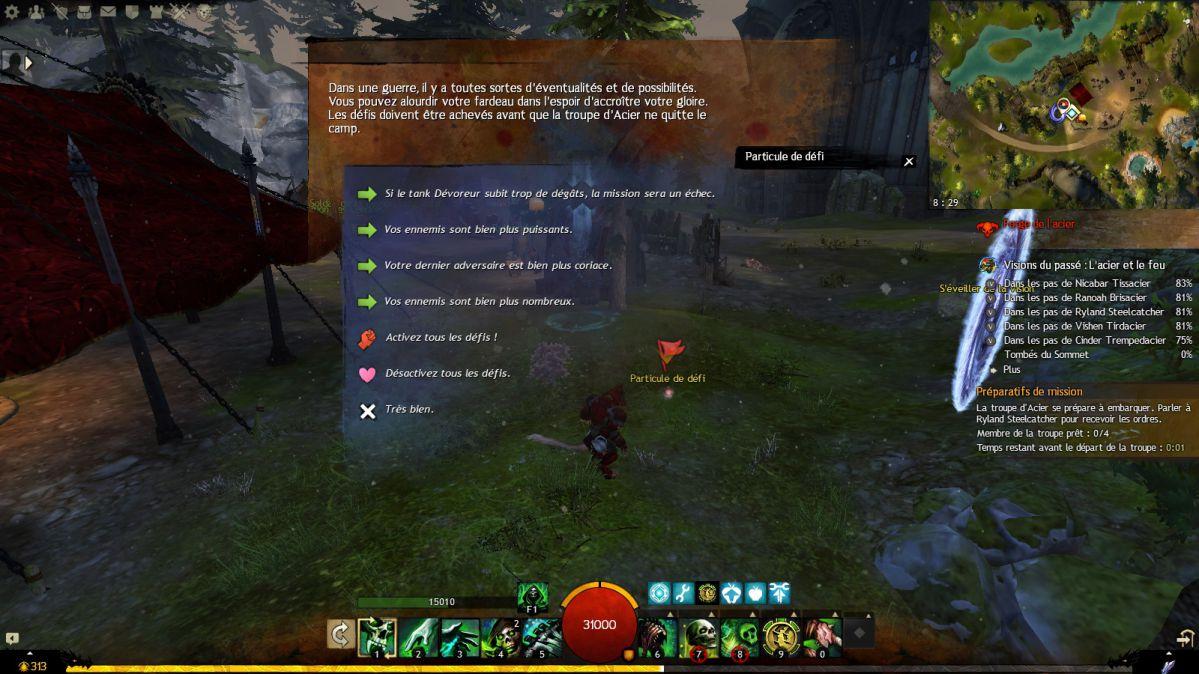Select the Dévoreur tank damage challenge option

(549, 193)
